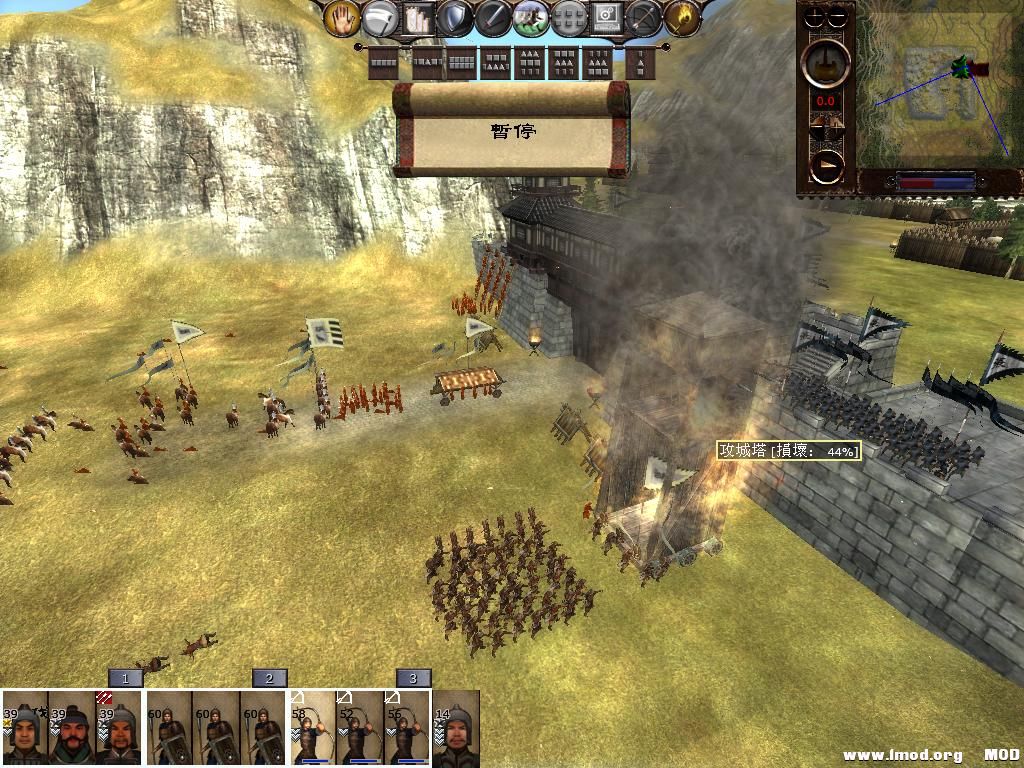Zoom in the minimap with plus button

pos(815,17)
